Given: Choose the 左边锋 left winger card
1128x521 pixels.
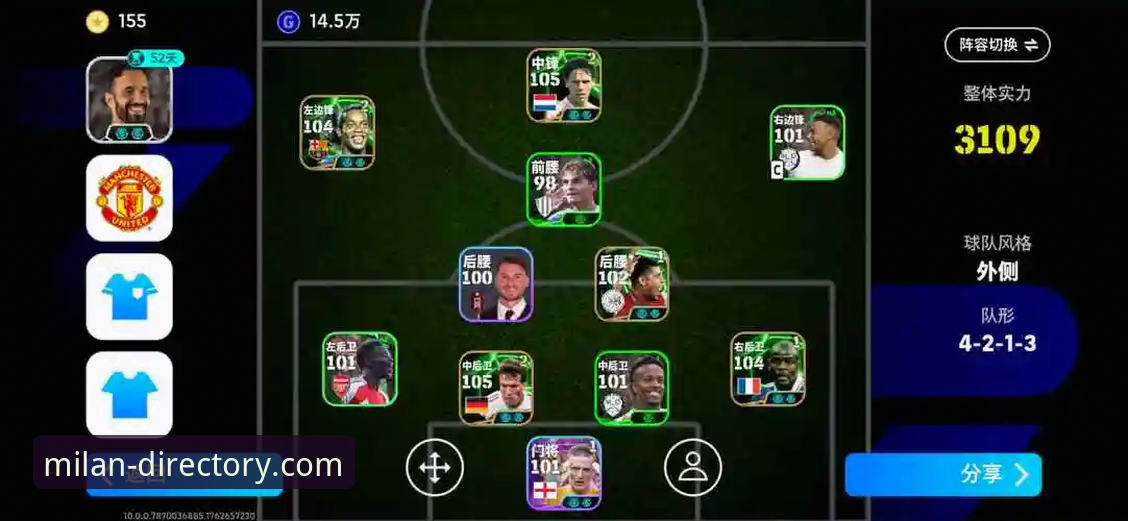Looking at the screenshot, I should coord(337,132).
